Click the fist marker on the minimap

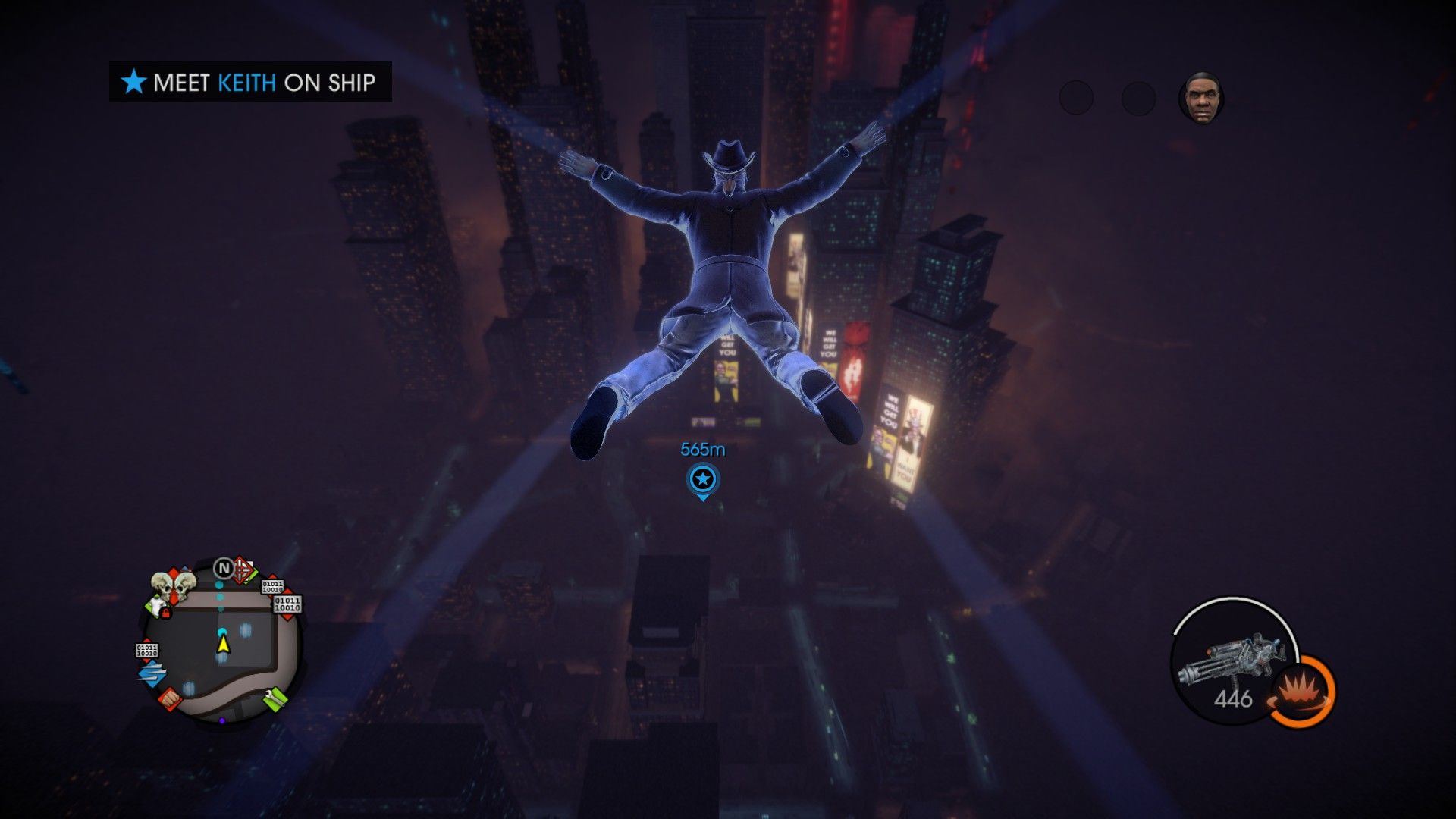coord(169,697)
